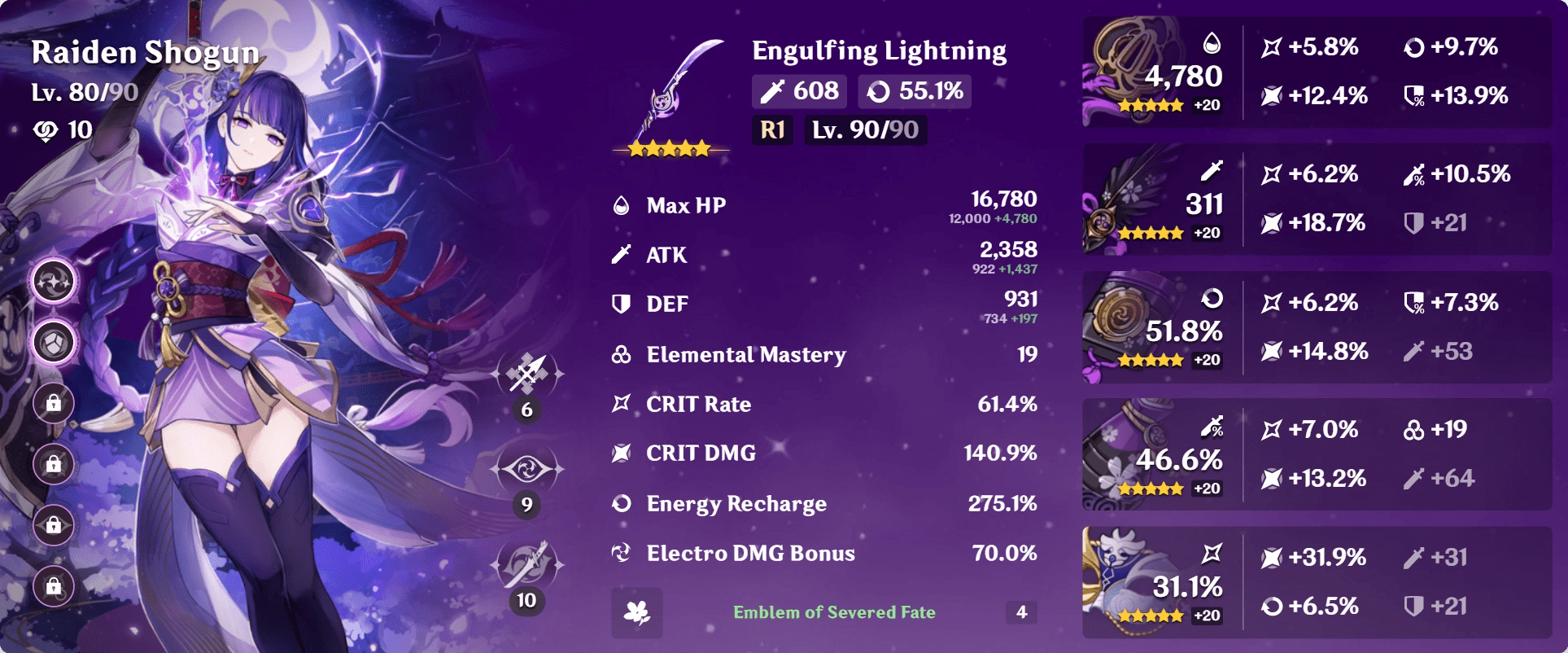Image resolution: width=1568 pixels, height=653 pixels.
Task: Switch to the Lv. 90/90 weapon level tab
Action: click(x=863, y=129)
